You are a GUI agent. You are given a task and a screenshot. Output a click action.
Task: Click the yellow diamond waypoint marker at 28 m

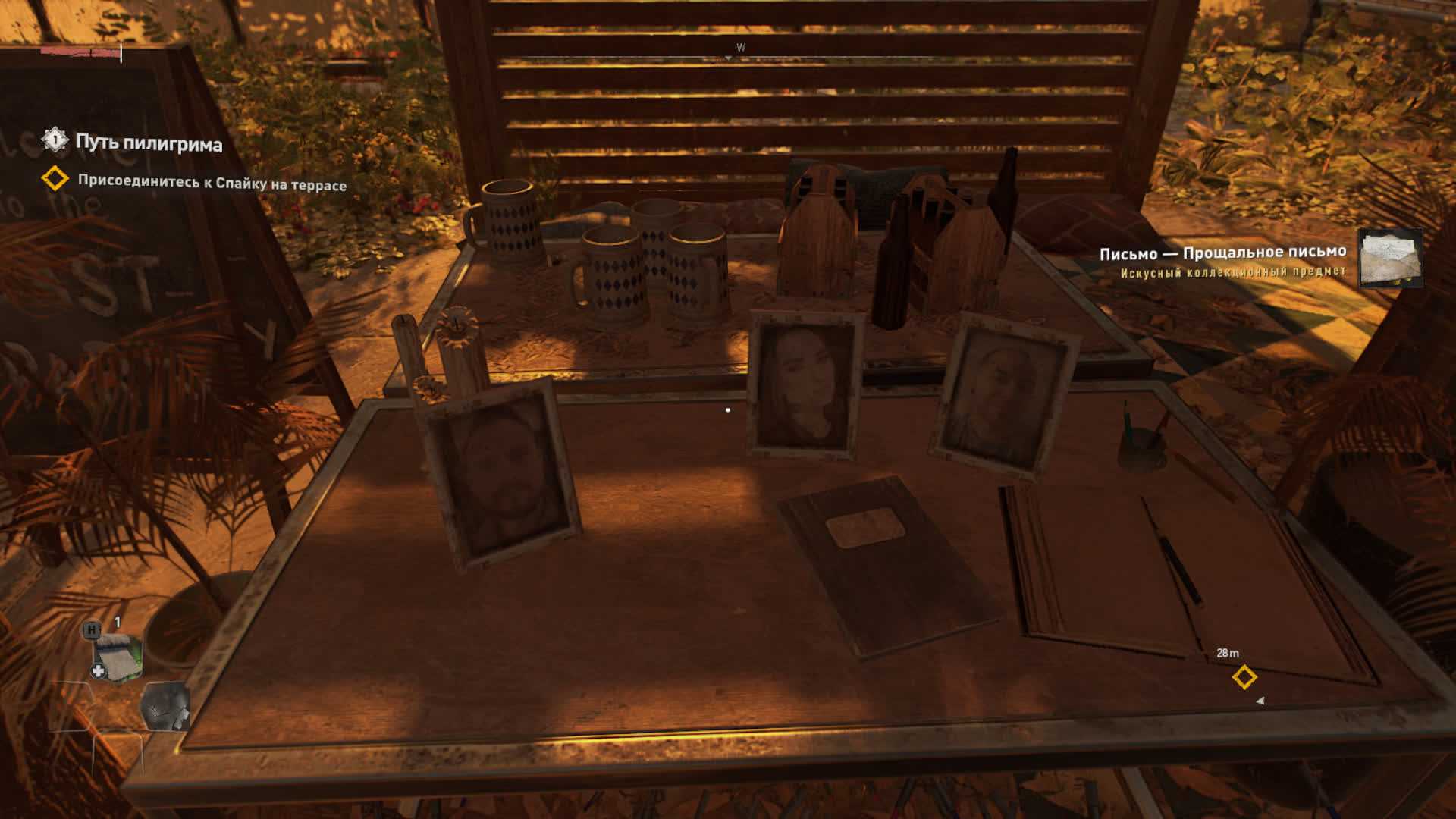[1244, 677]
